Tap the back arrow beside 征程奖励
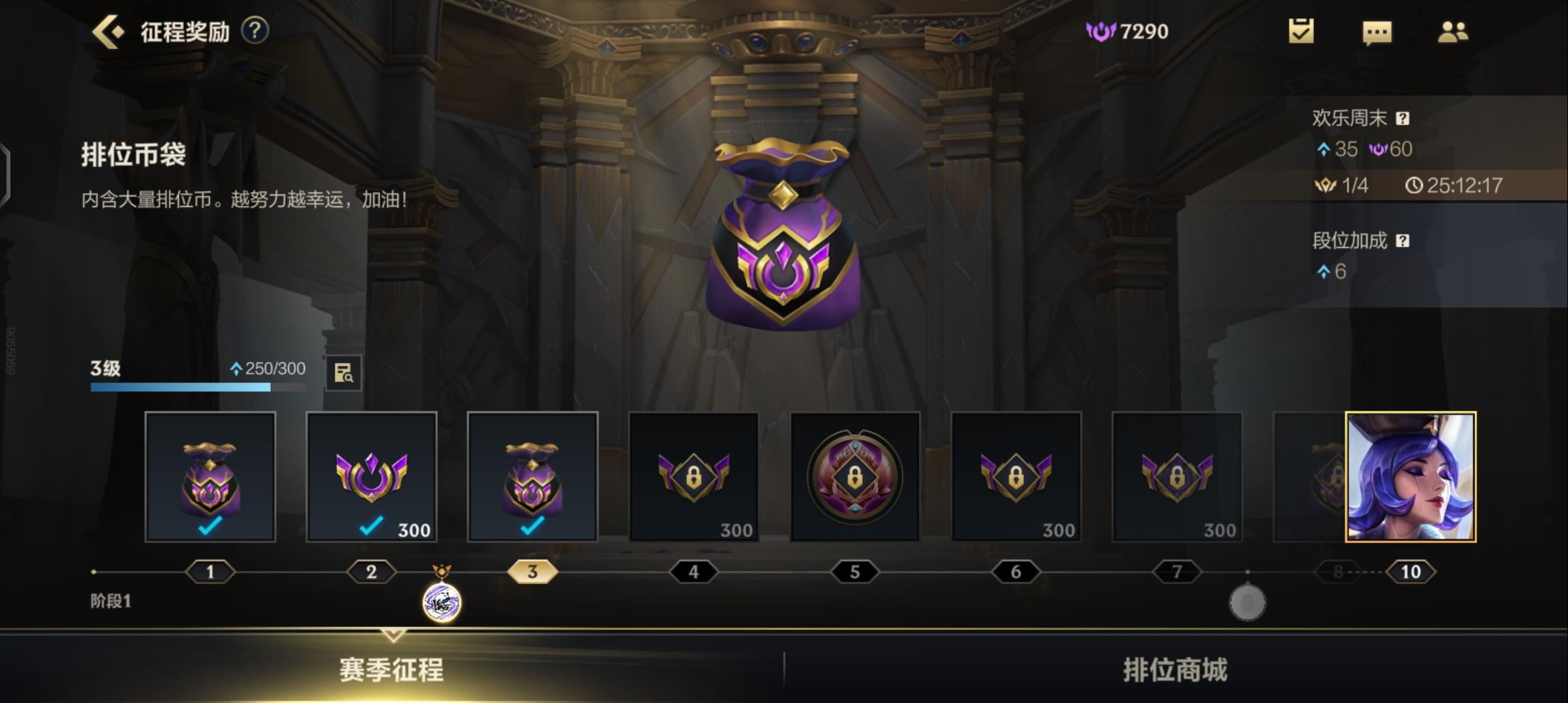This screenshot has height=703, width=1568. 108,30
